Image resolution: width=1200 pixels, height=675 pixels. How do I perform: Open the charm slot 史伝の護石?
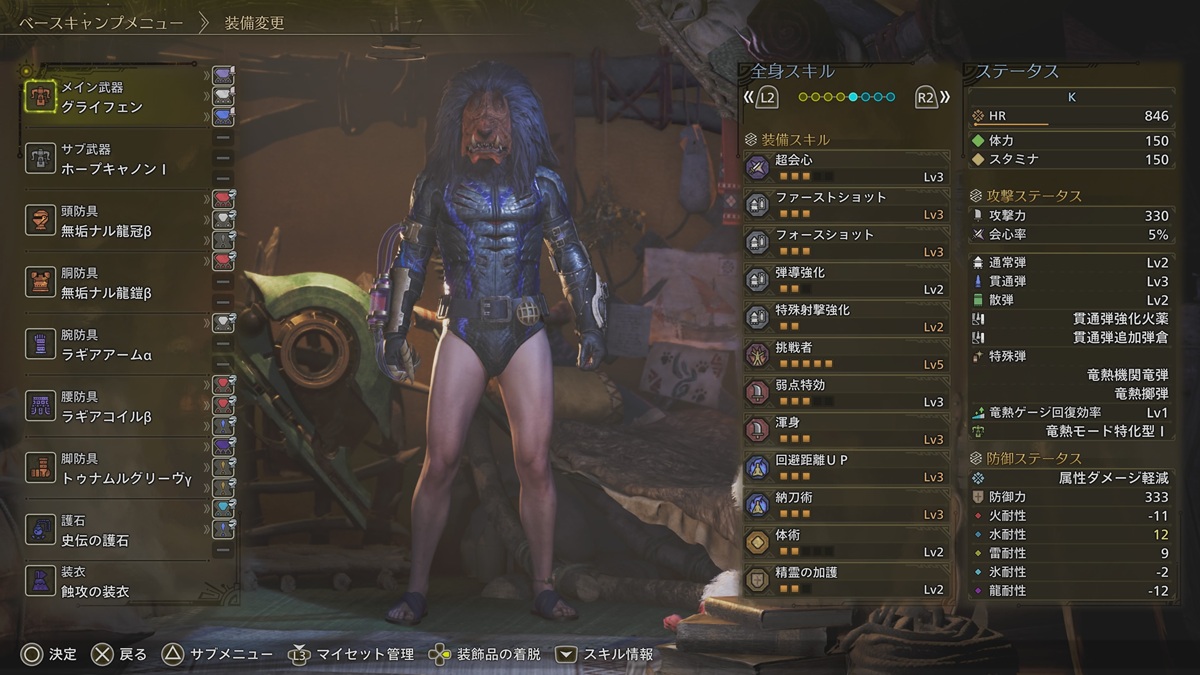click(115, 531)
